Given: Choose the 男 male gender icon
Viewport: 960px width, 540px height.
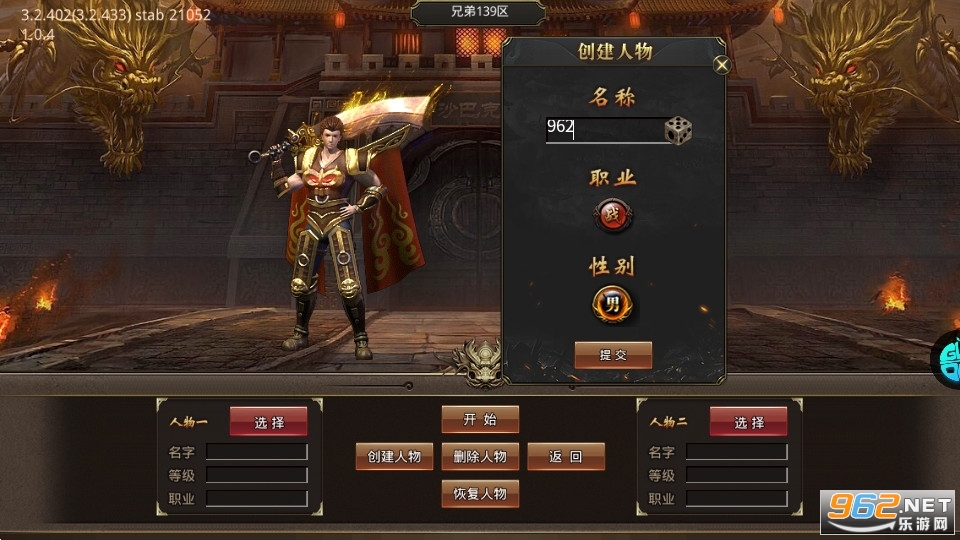Looking at the screenshot, I should tap(612, 303).
